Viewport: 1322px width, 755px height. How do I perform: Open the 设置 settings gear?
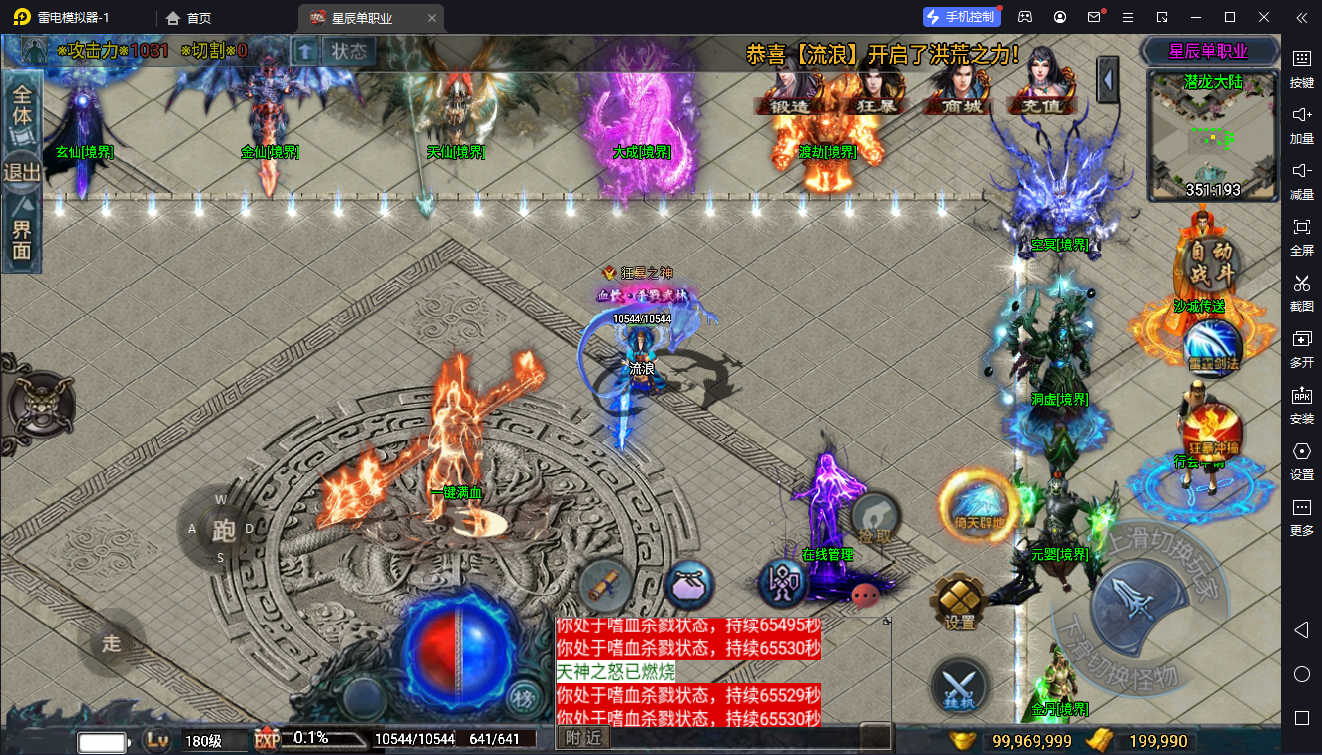click(960, 601)
